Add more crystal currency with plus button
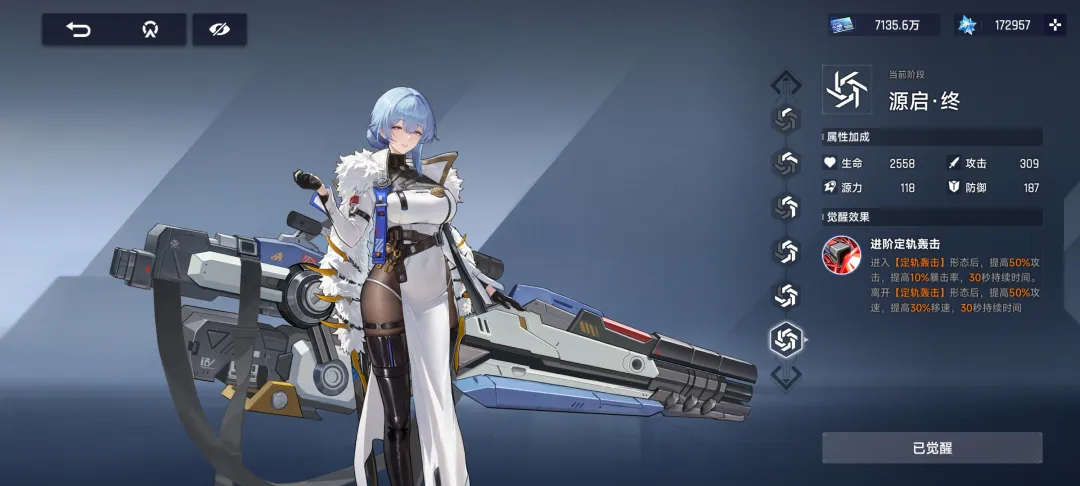Screen dimensions: 1080x486 tap(1054, 25)
